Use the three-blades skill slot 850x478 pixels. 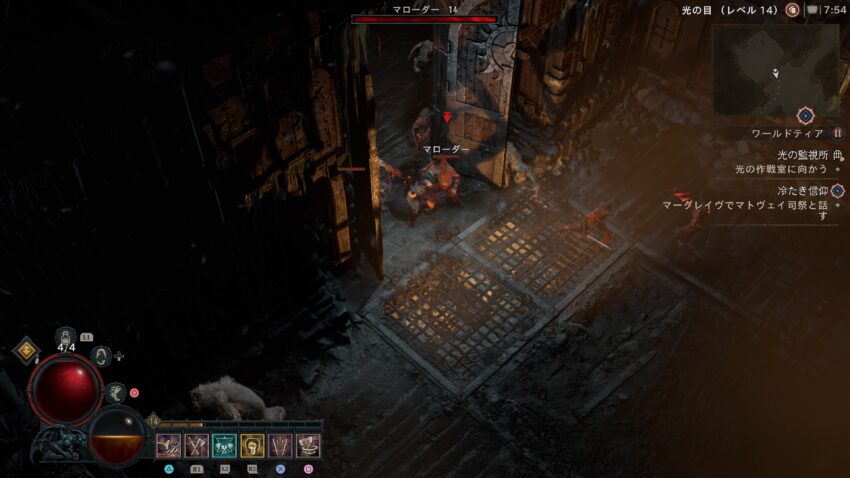click(x=281, y=446)
